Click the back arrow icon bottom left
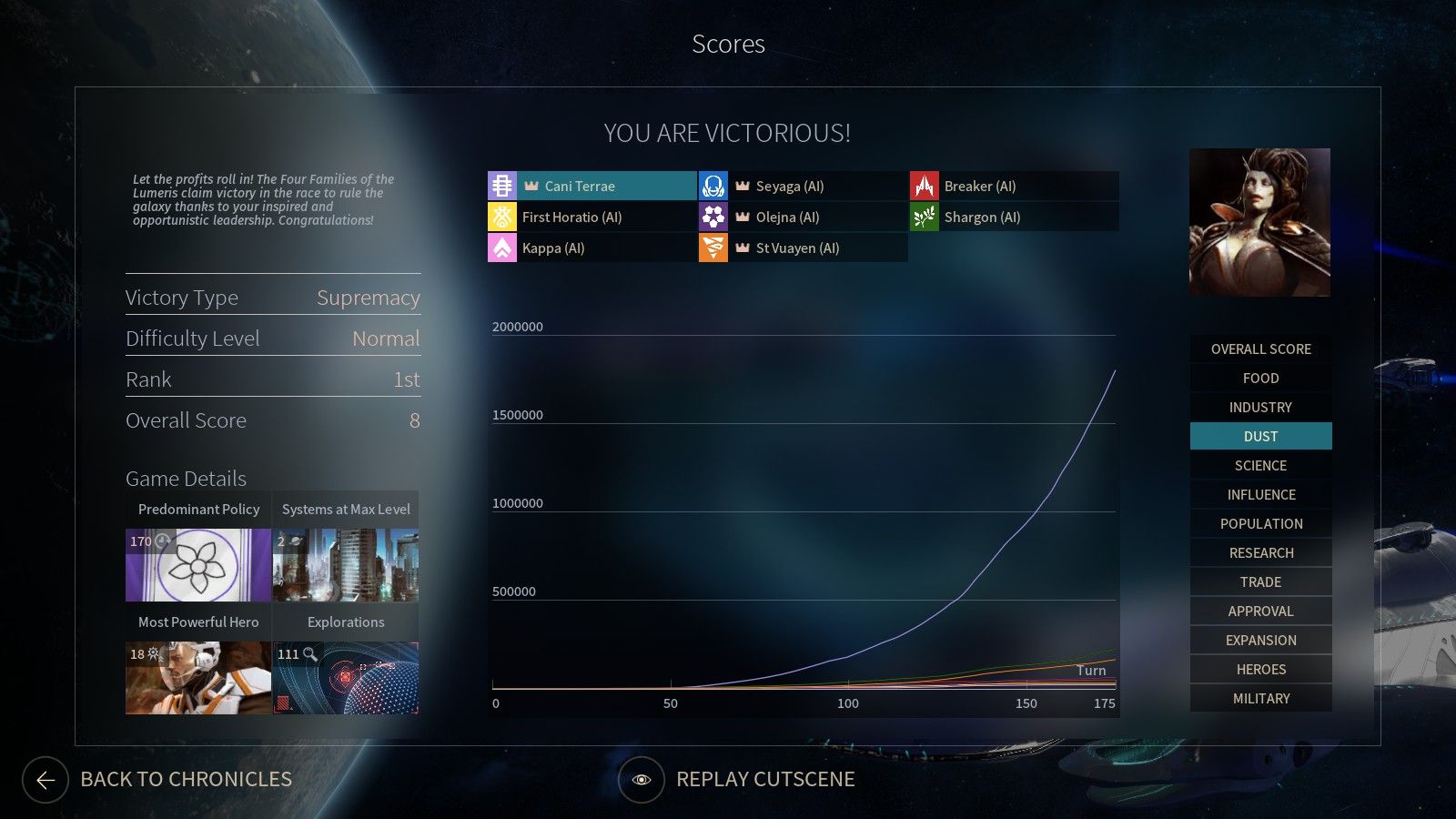 [44, 779]
